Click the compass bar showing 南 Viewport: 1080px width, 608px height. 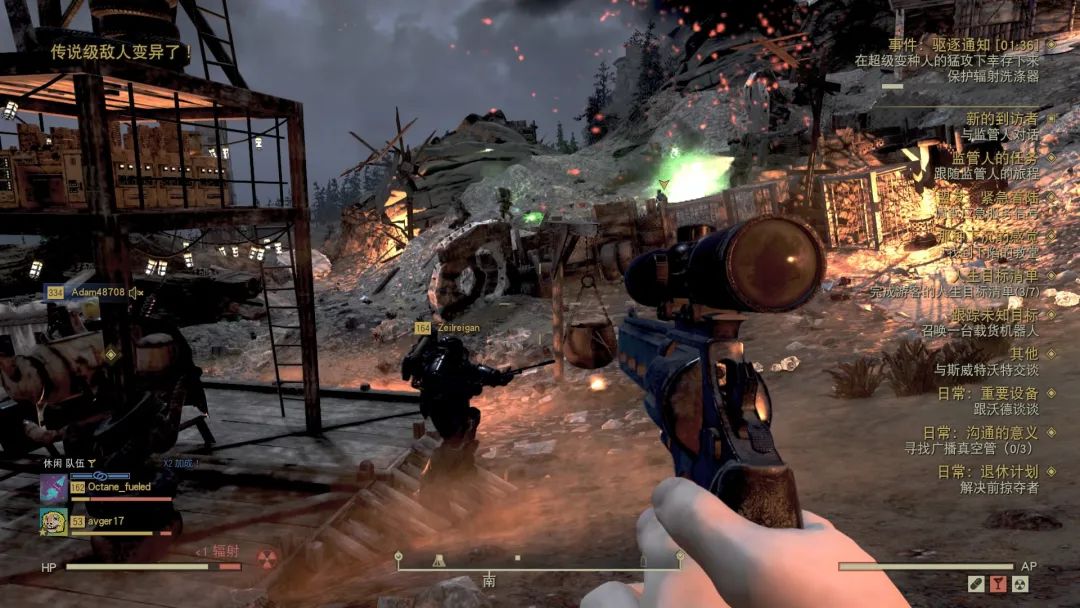(538, 564)
